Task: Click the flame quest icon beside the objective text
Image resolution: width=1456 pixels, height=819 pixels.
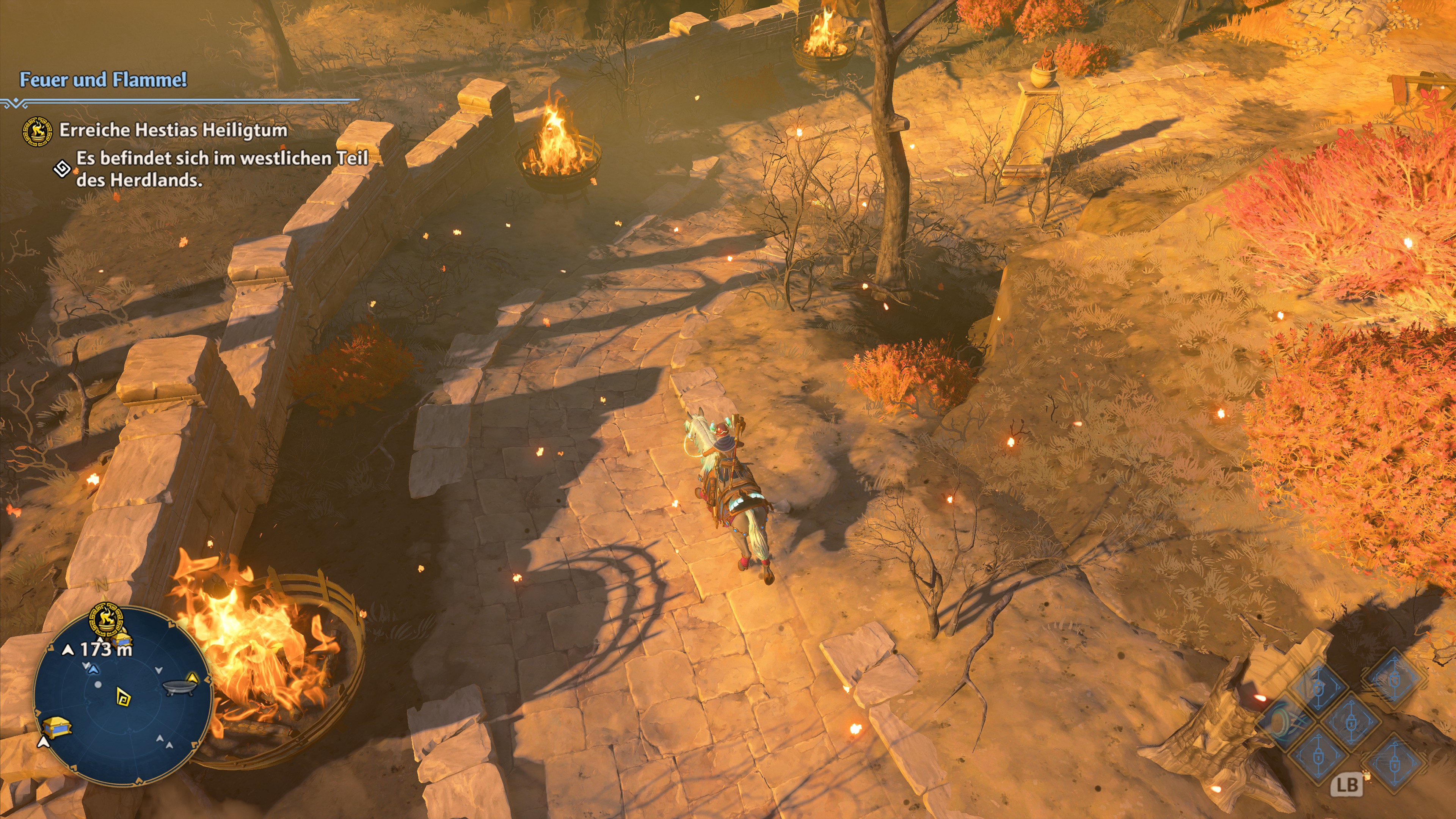Action: click(x=37, y=131)
